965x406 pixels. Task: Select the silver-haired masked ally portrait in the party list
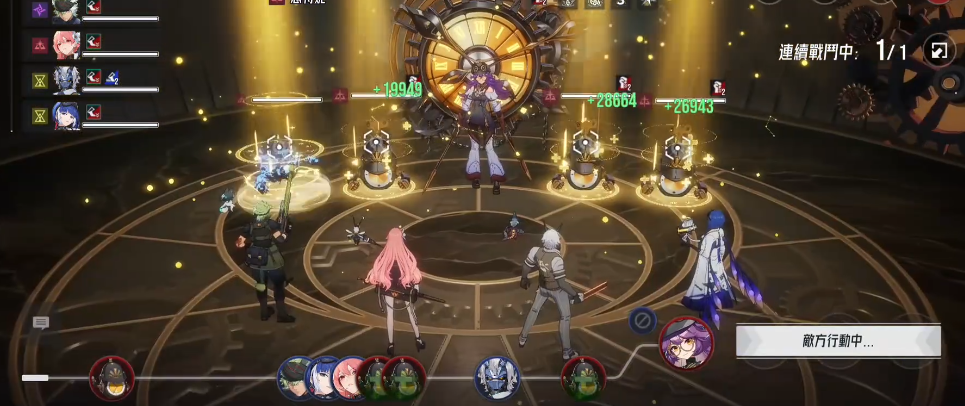(66, 80)
